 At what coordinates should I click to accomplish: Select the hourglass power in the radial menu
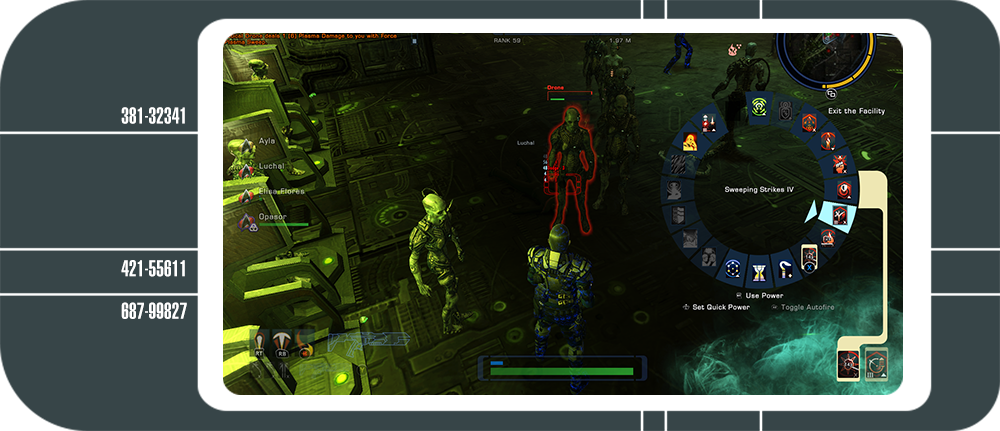pyautogui.click(x=760, y=270)
